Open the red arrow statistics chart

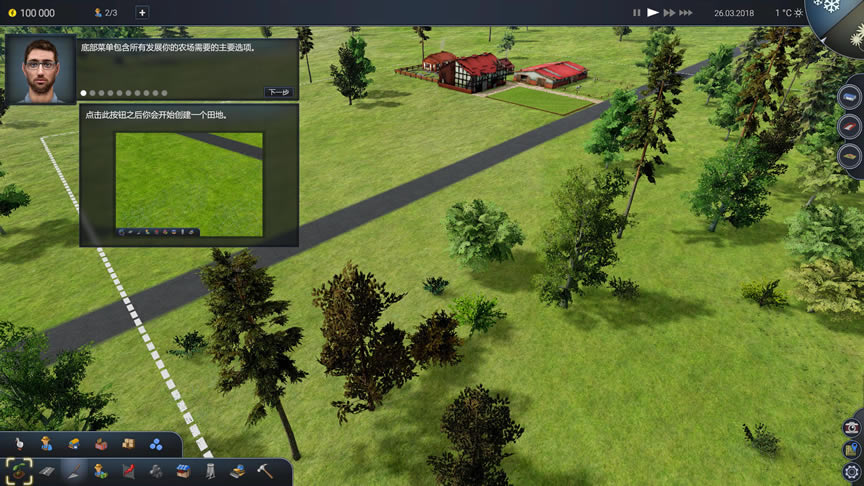(x=128, y=470)
